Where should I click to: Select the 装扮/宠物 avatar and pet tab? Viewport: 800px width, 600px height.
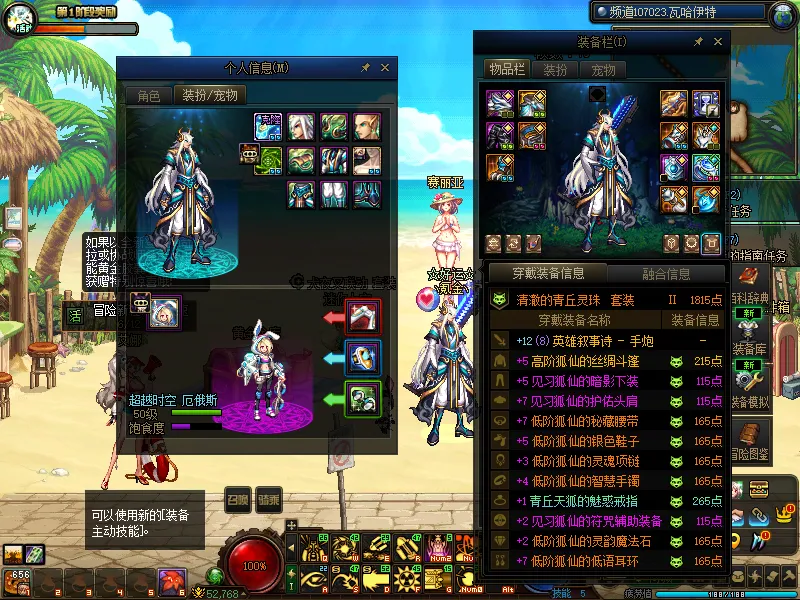coord(209,96)
